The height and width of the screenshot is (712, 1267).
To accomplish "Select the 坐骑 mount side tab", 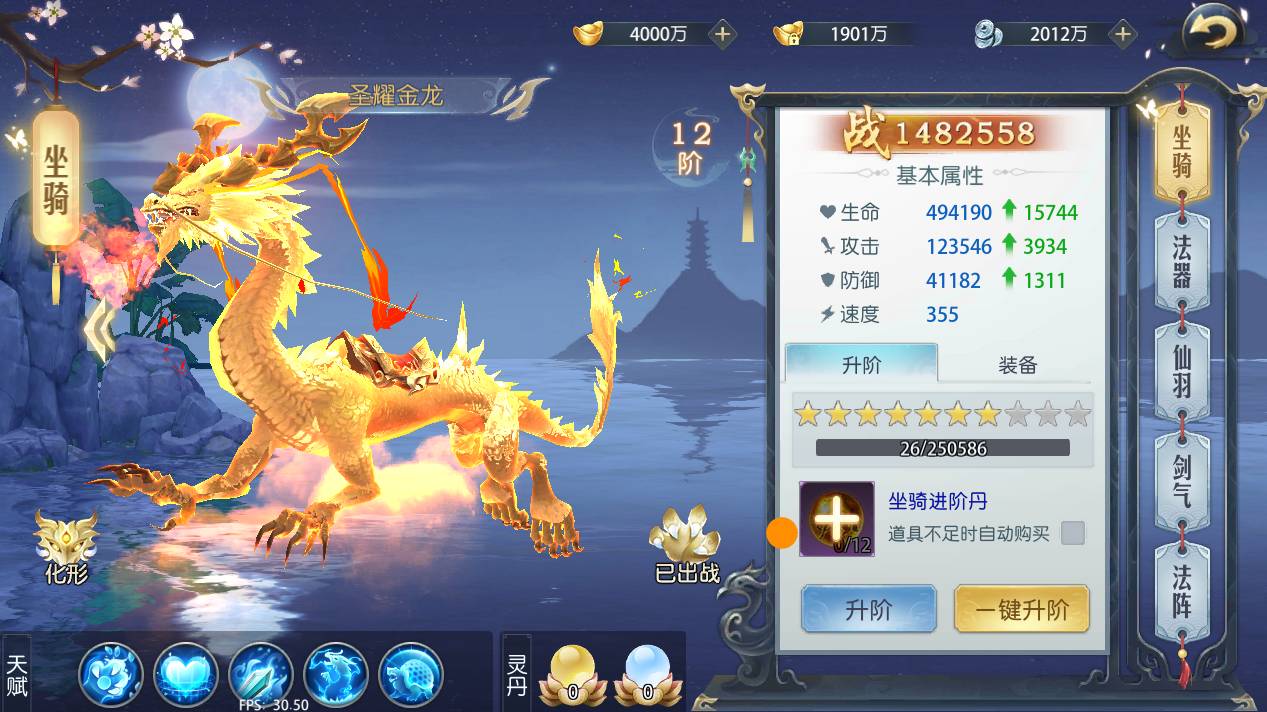I will (x=1182, y=151).
